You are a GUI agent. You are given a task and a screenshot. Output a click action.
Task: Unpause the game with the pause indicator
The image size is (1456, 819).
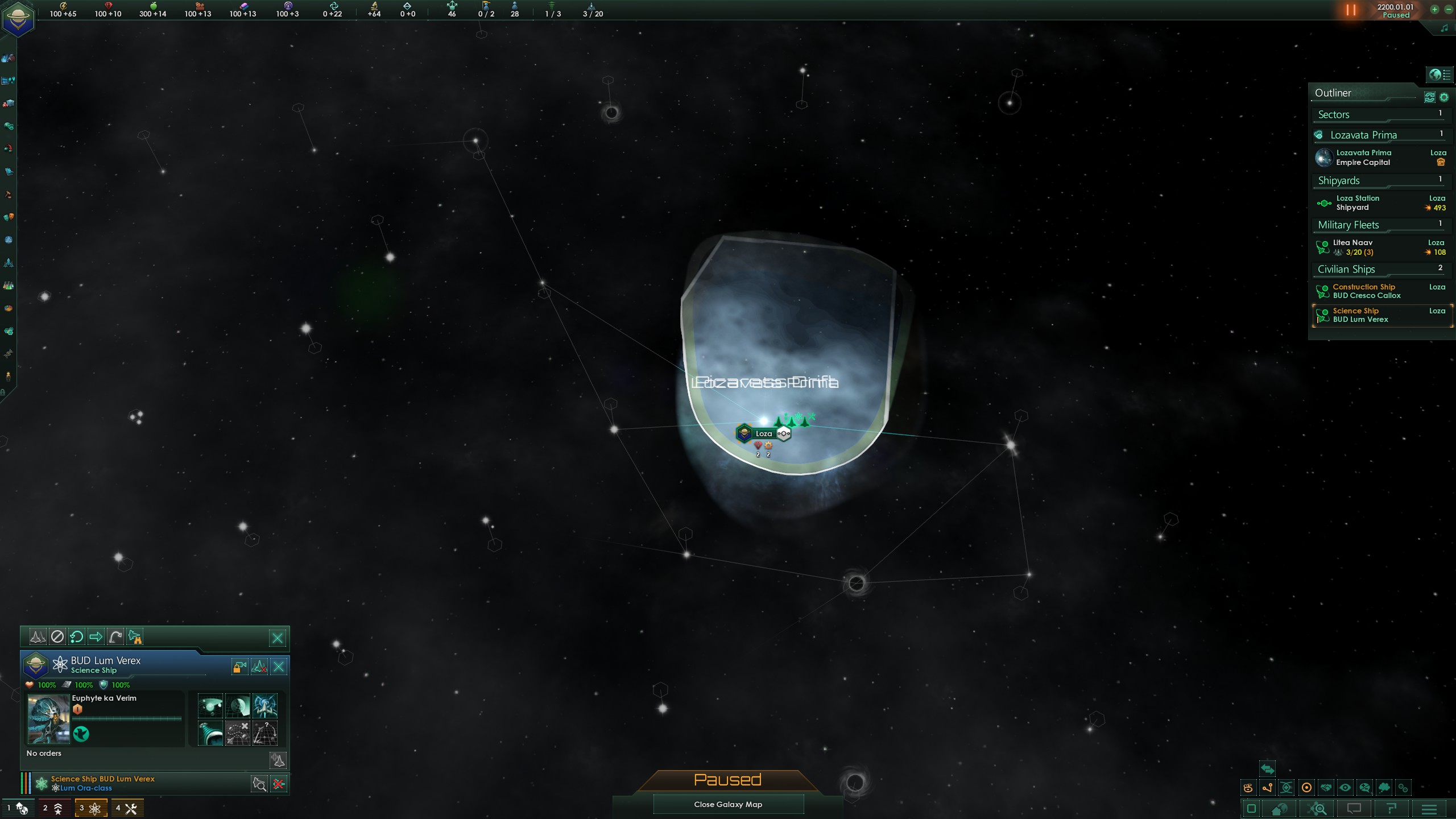pyautogui.click(x=1350, y=10)
